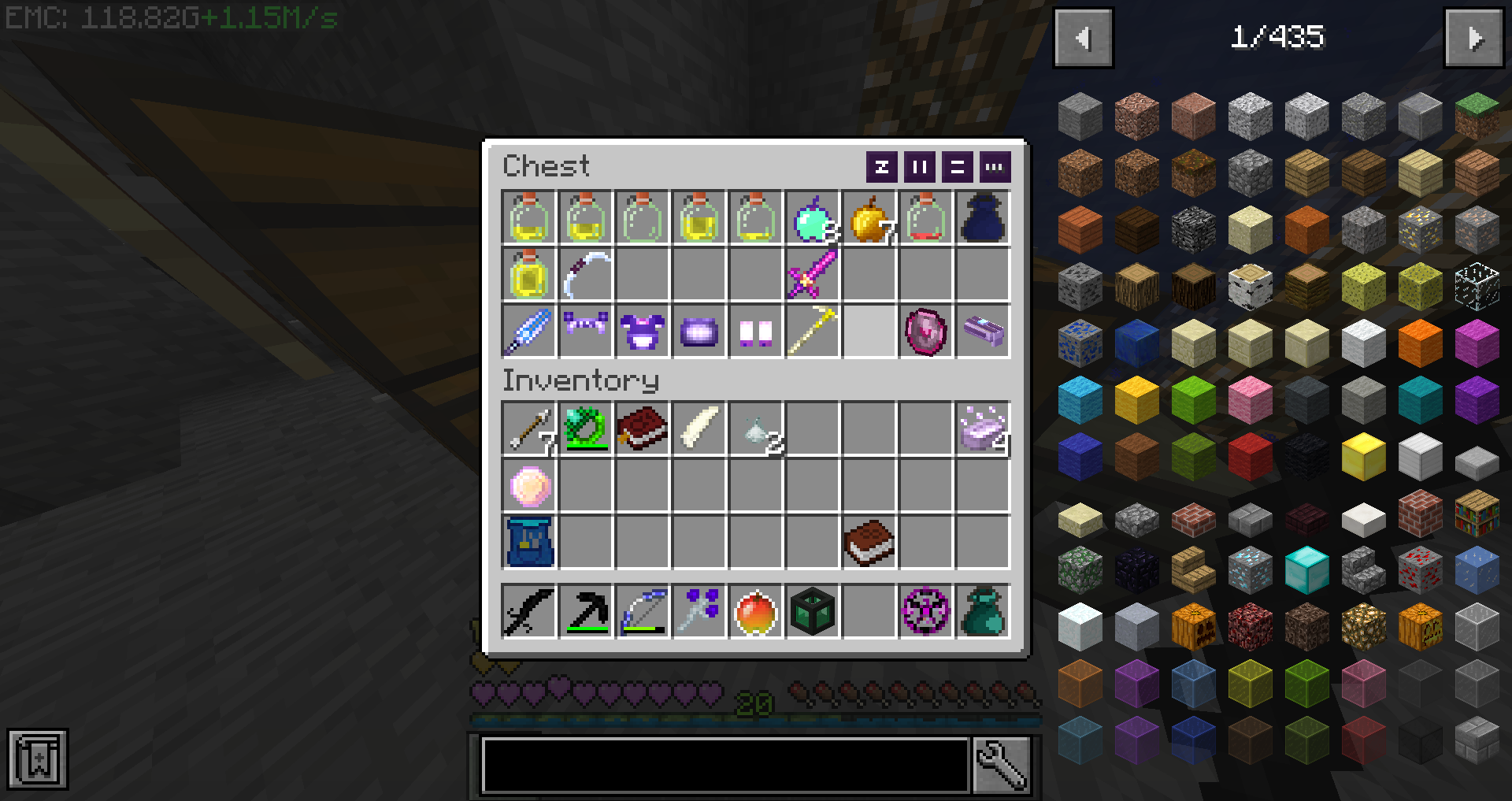Pick the diamond block from the JEI list

point(1306,570)
